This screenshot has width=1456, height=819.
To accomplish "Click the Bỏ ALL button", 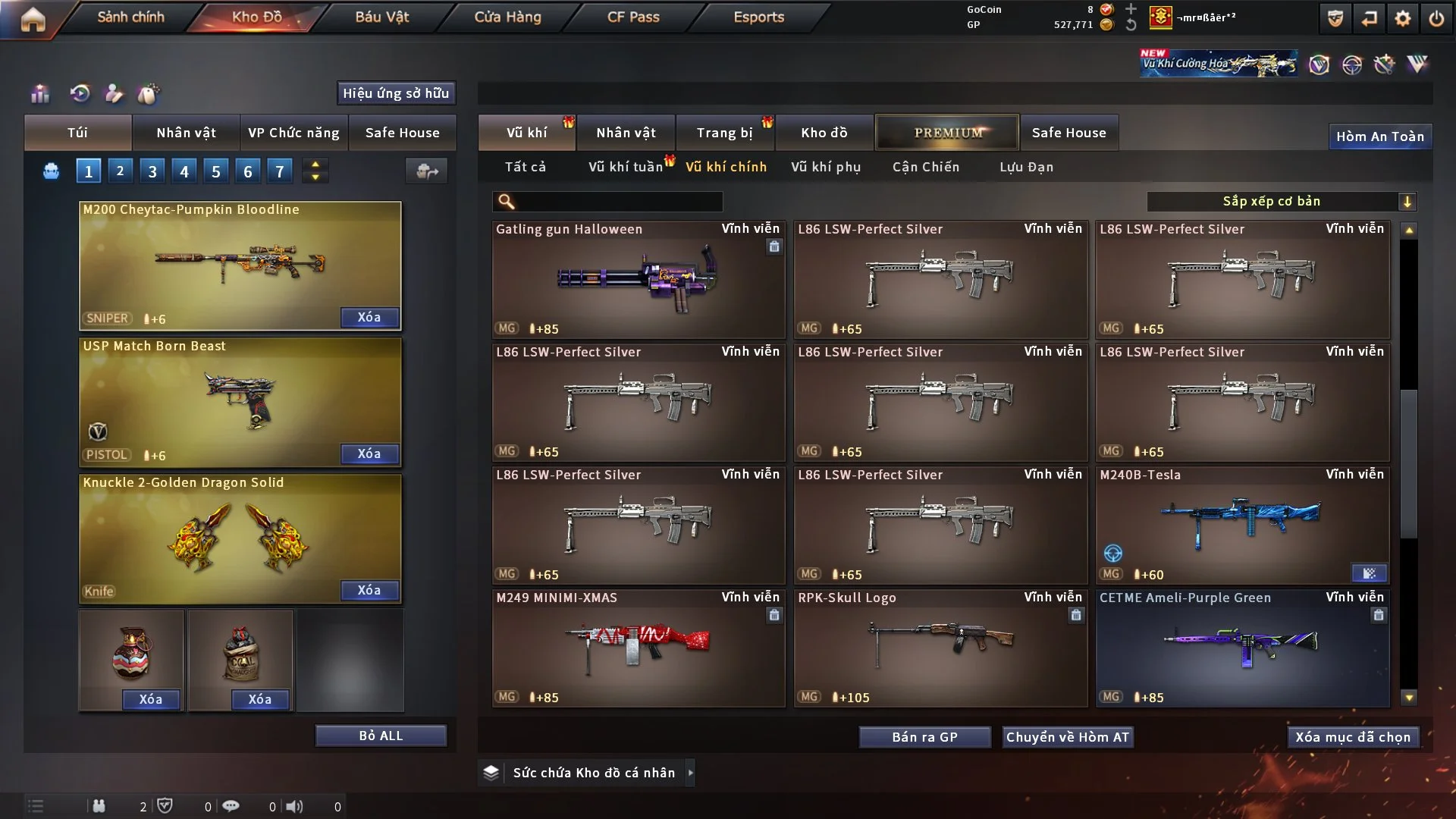I will point(381,736).
